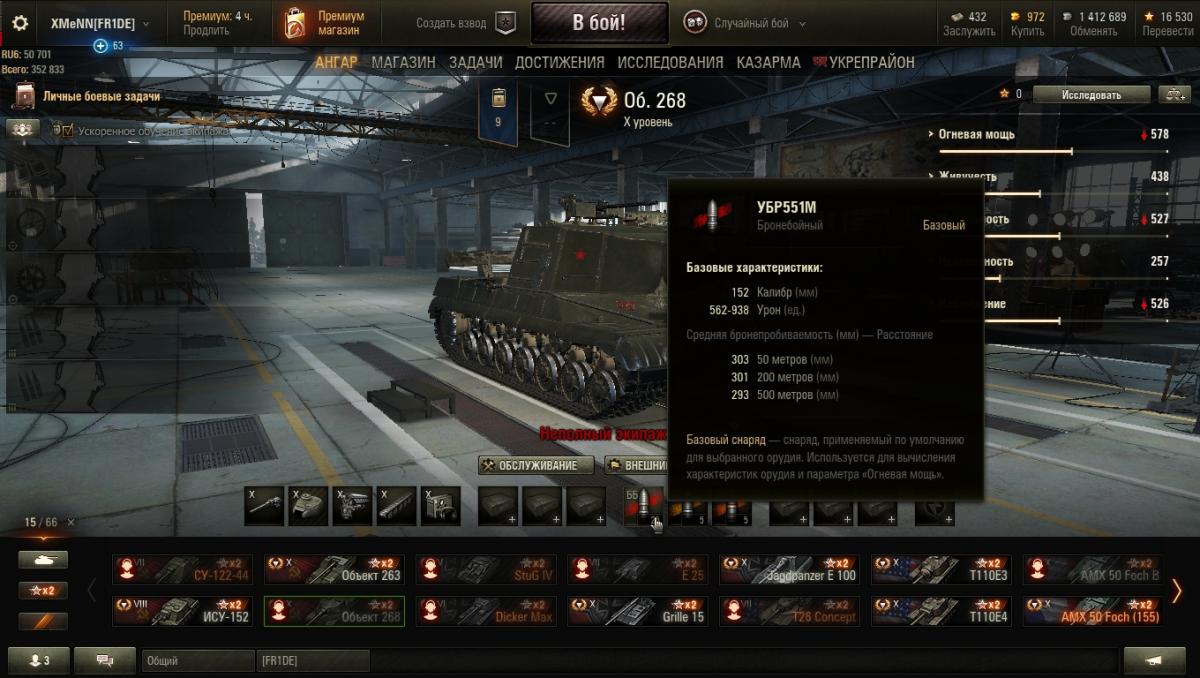Open the ДОСТИЖЕНИЯ tab

(x=559, y=62)
